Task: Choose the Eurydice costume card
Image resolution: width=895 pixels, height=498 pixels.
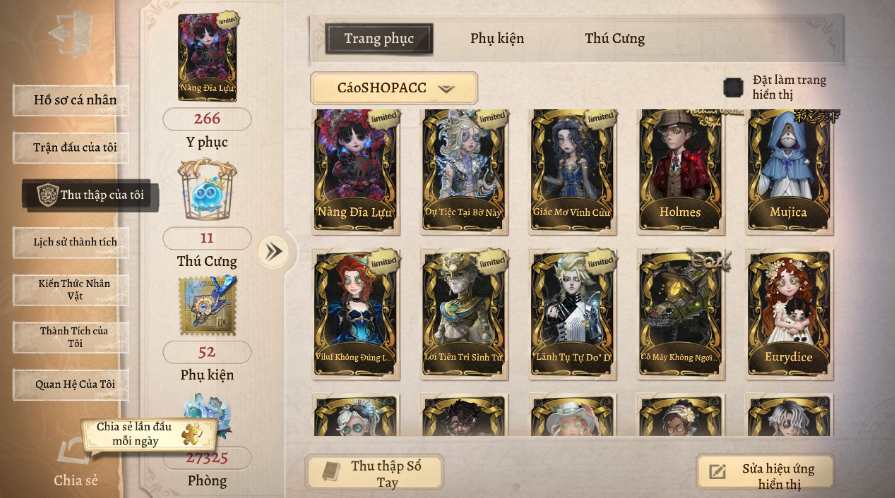Action: [x=788, y=312]
